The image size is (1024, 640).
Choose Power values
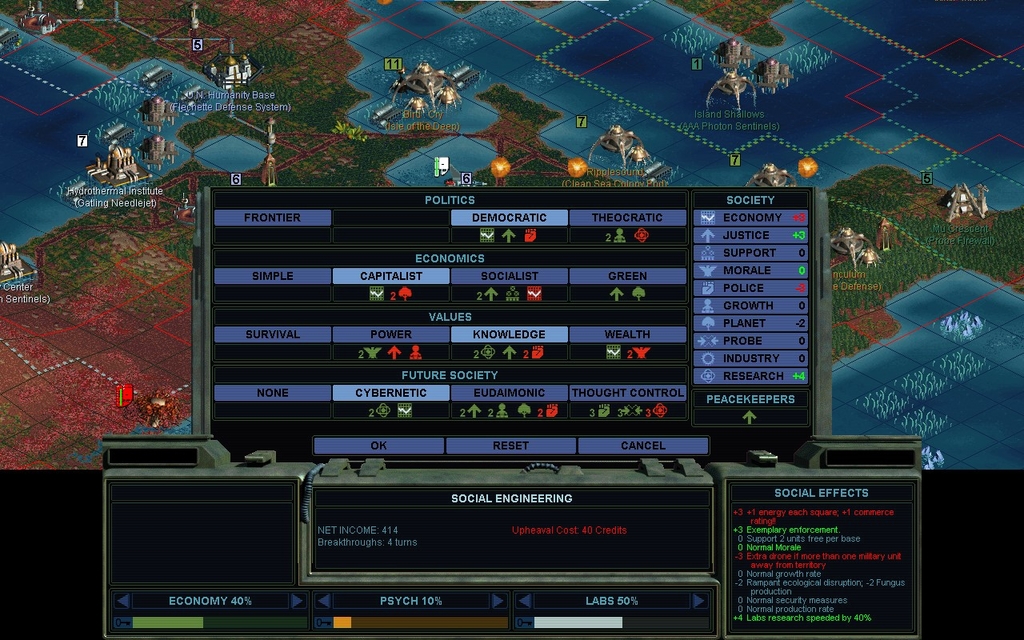391,334
